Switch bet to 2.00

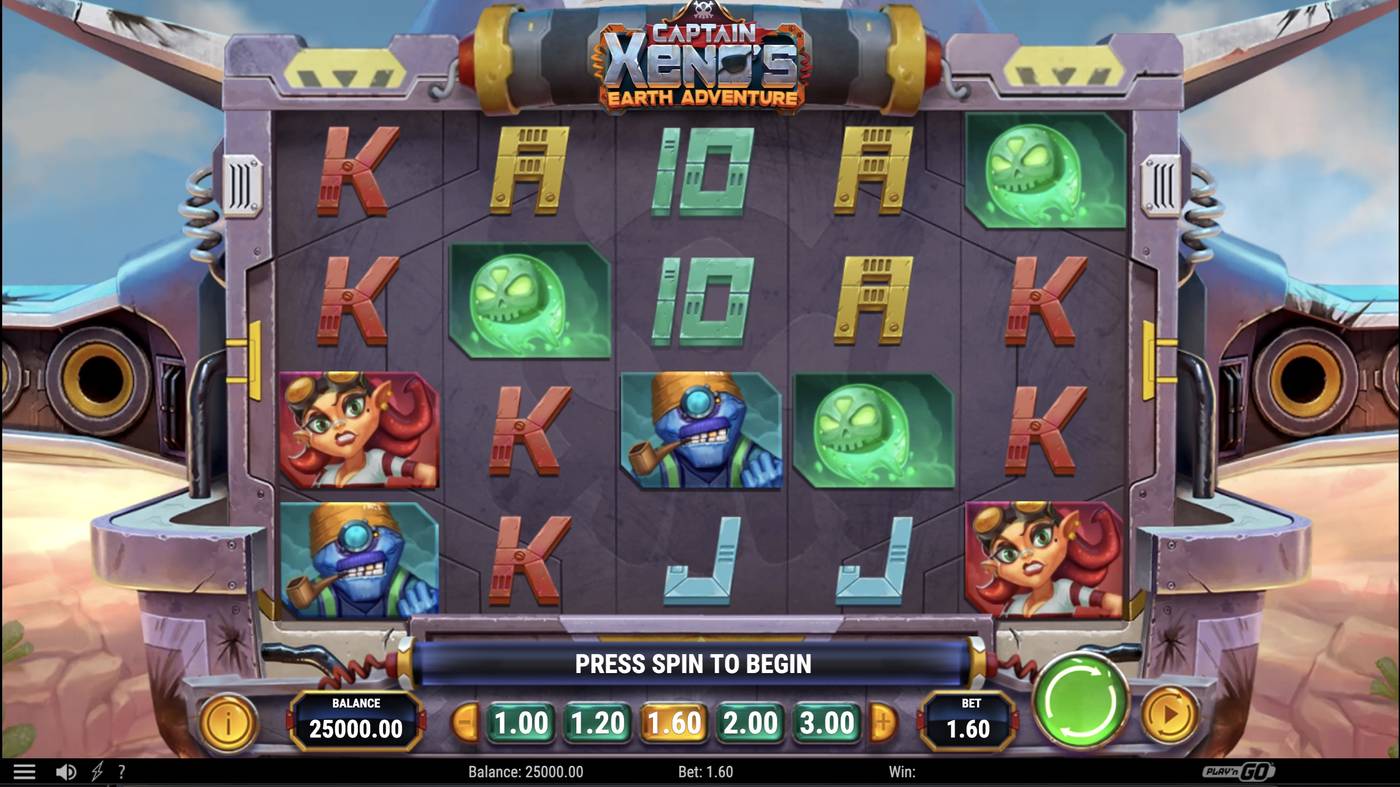pyautogui.click(x=750, y=721)
